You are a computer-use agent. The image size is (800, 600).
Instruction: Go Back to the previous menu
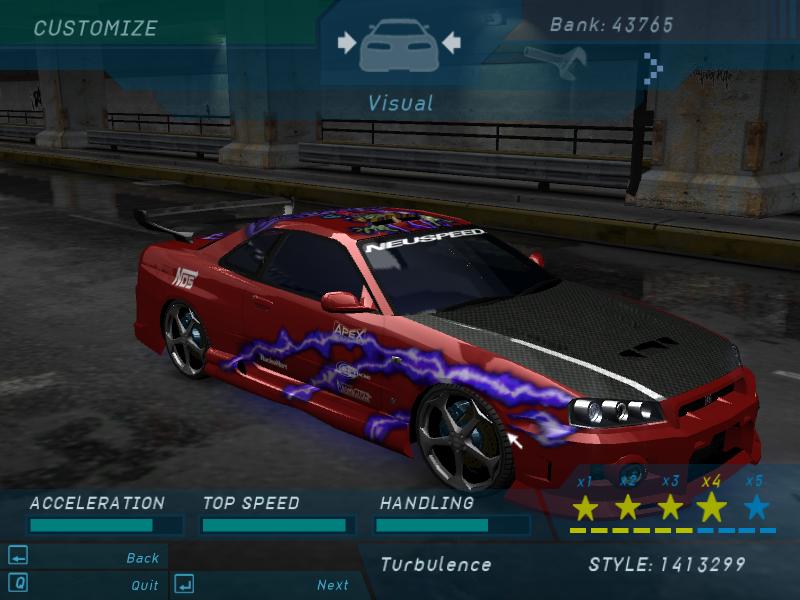[143, 558]
